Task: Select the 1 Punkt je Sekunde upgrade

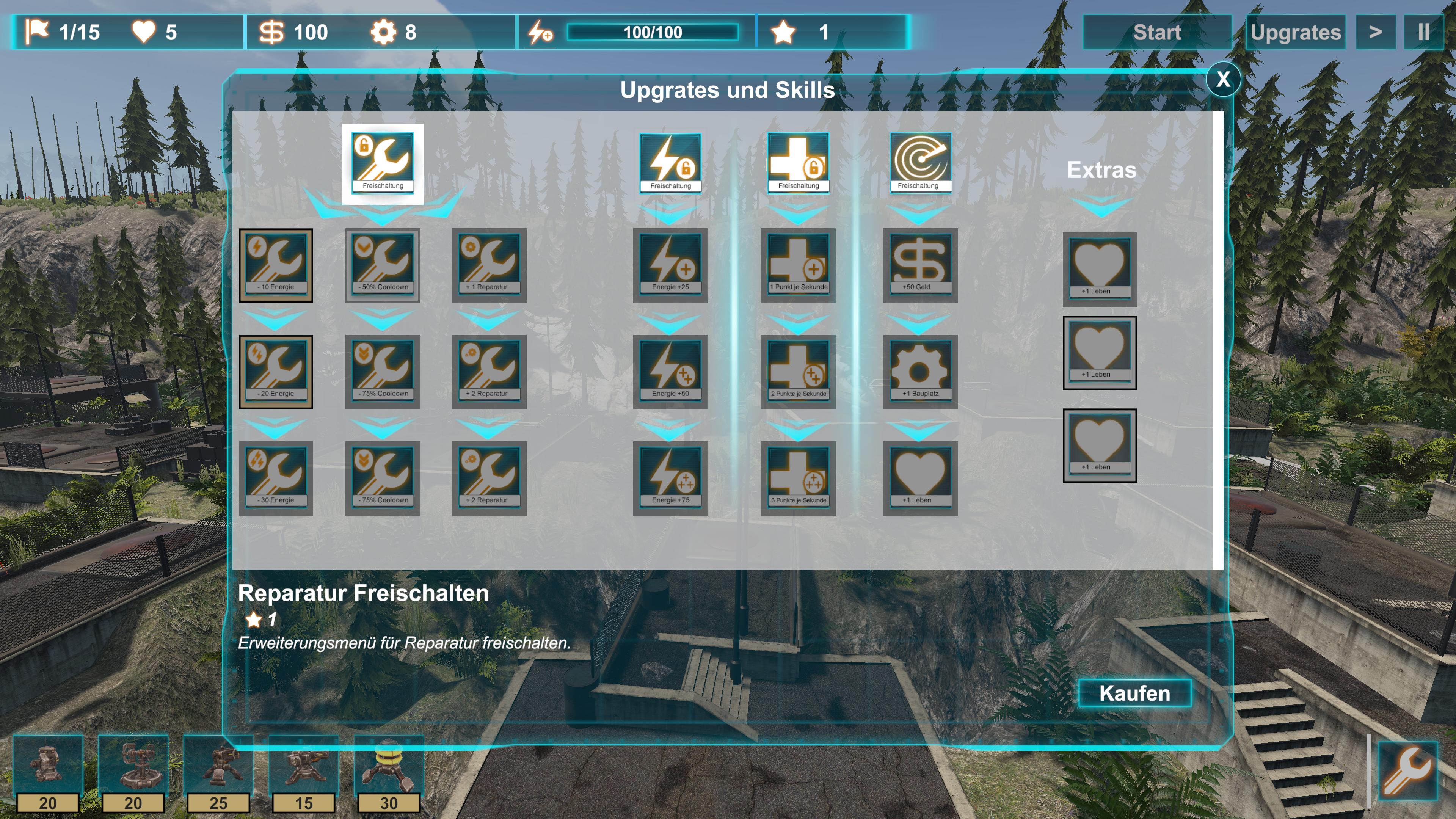Action: [x=798, y=265]
